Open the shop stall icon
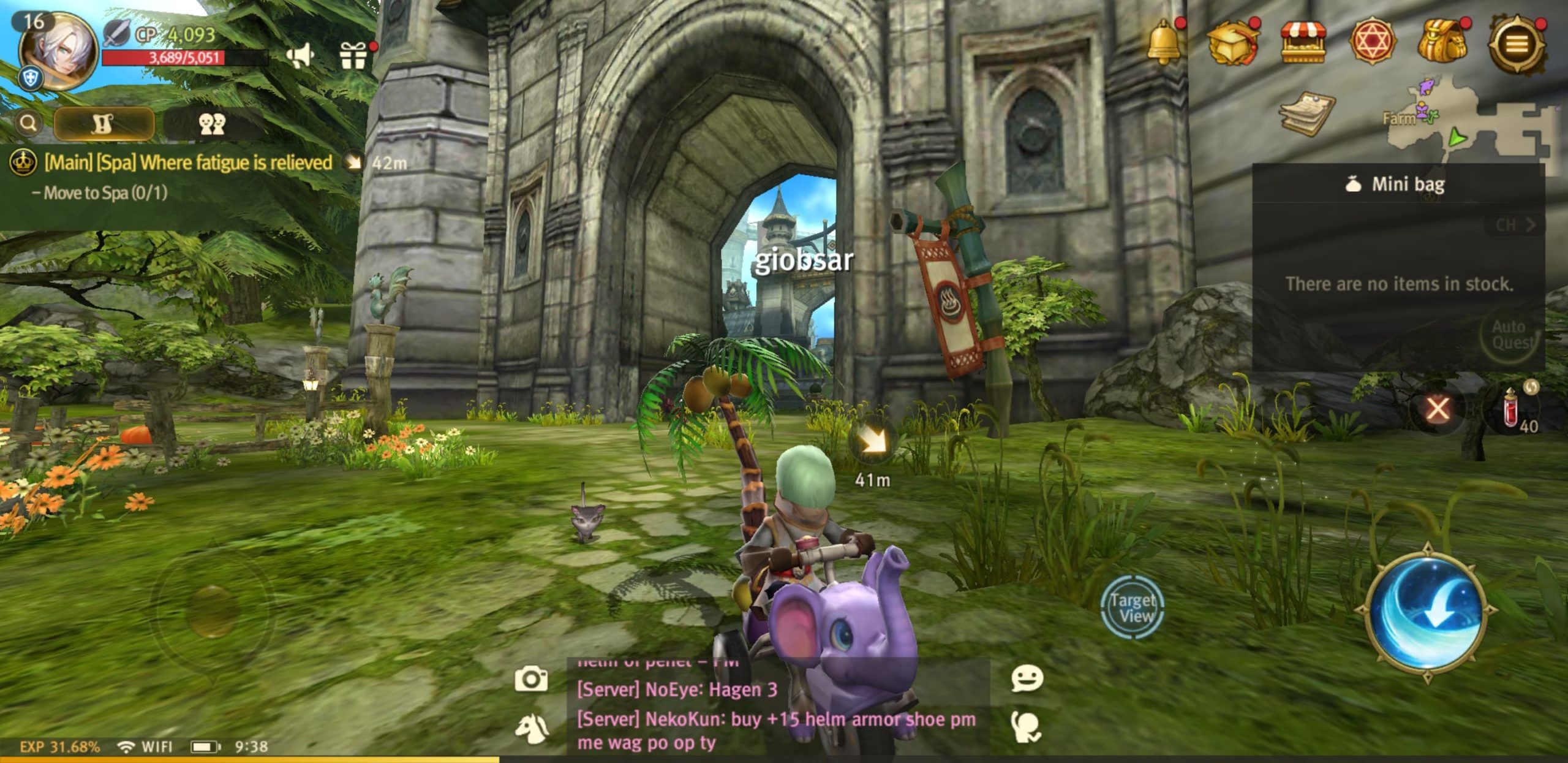This screenshot has height=763, width=1568. coord(1303,42)
